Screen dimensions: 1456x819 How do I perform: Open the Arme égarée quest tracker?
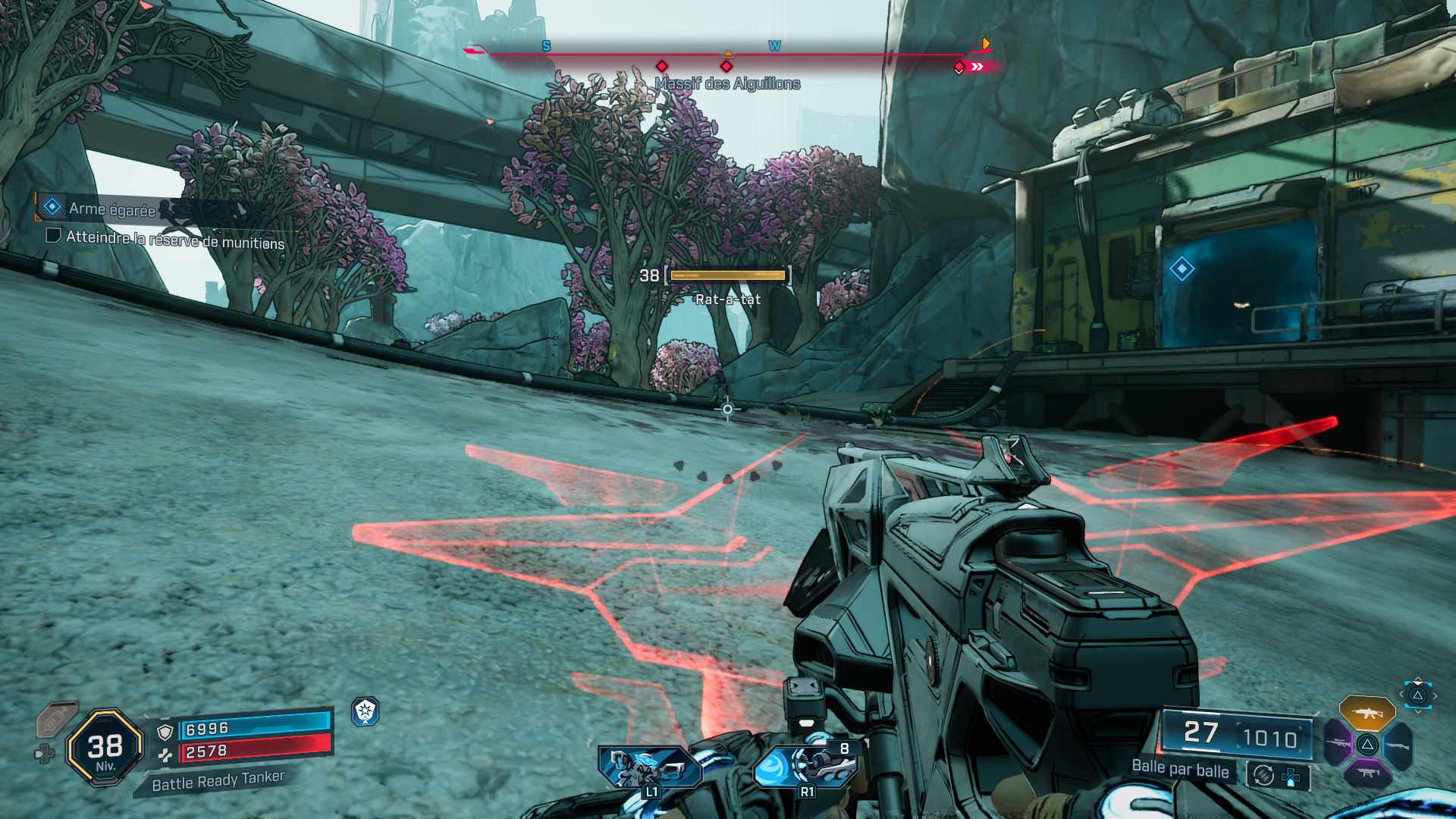(x=111, y=209)
